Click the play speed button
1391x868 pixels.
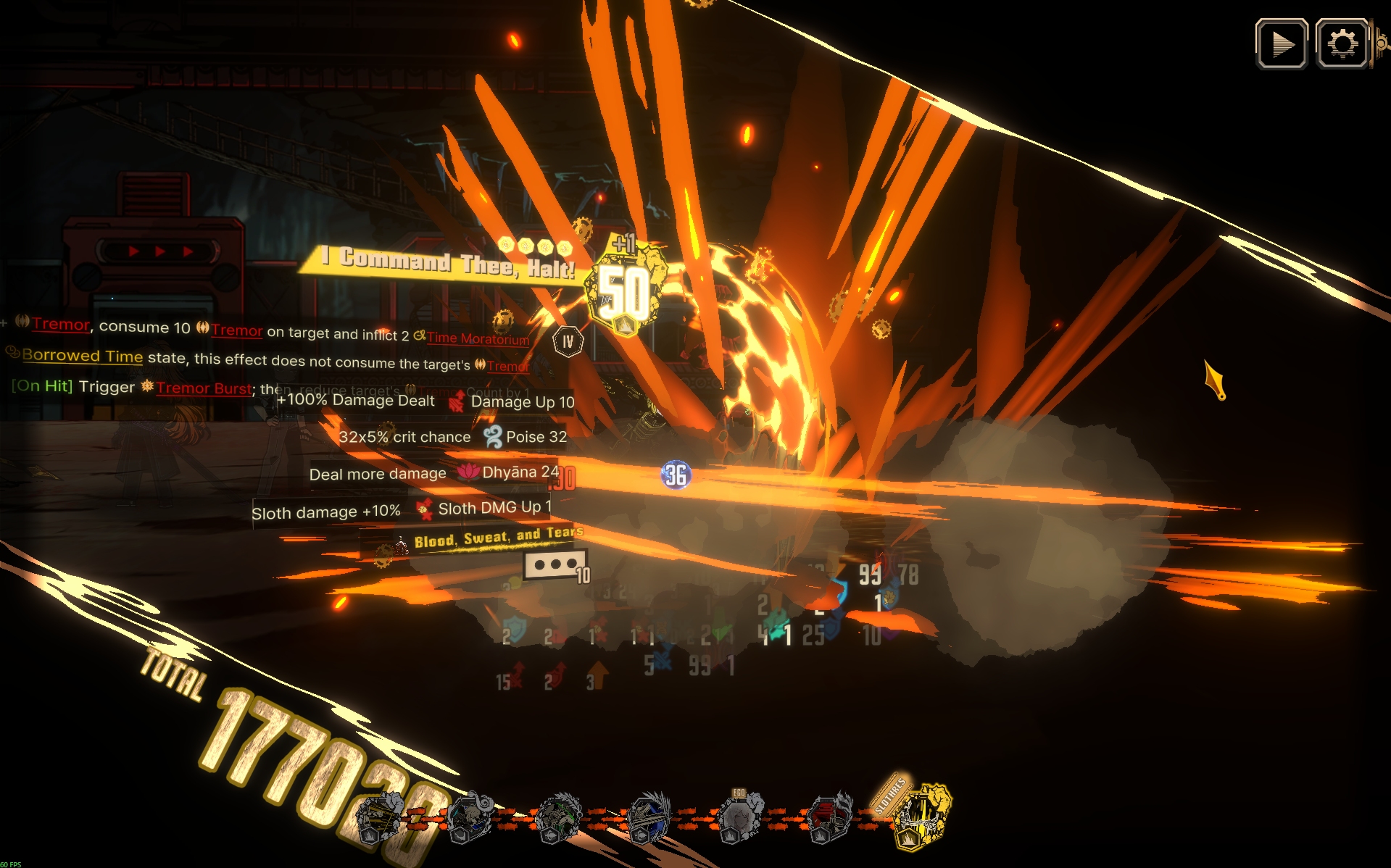1282,44
